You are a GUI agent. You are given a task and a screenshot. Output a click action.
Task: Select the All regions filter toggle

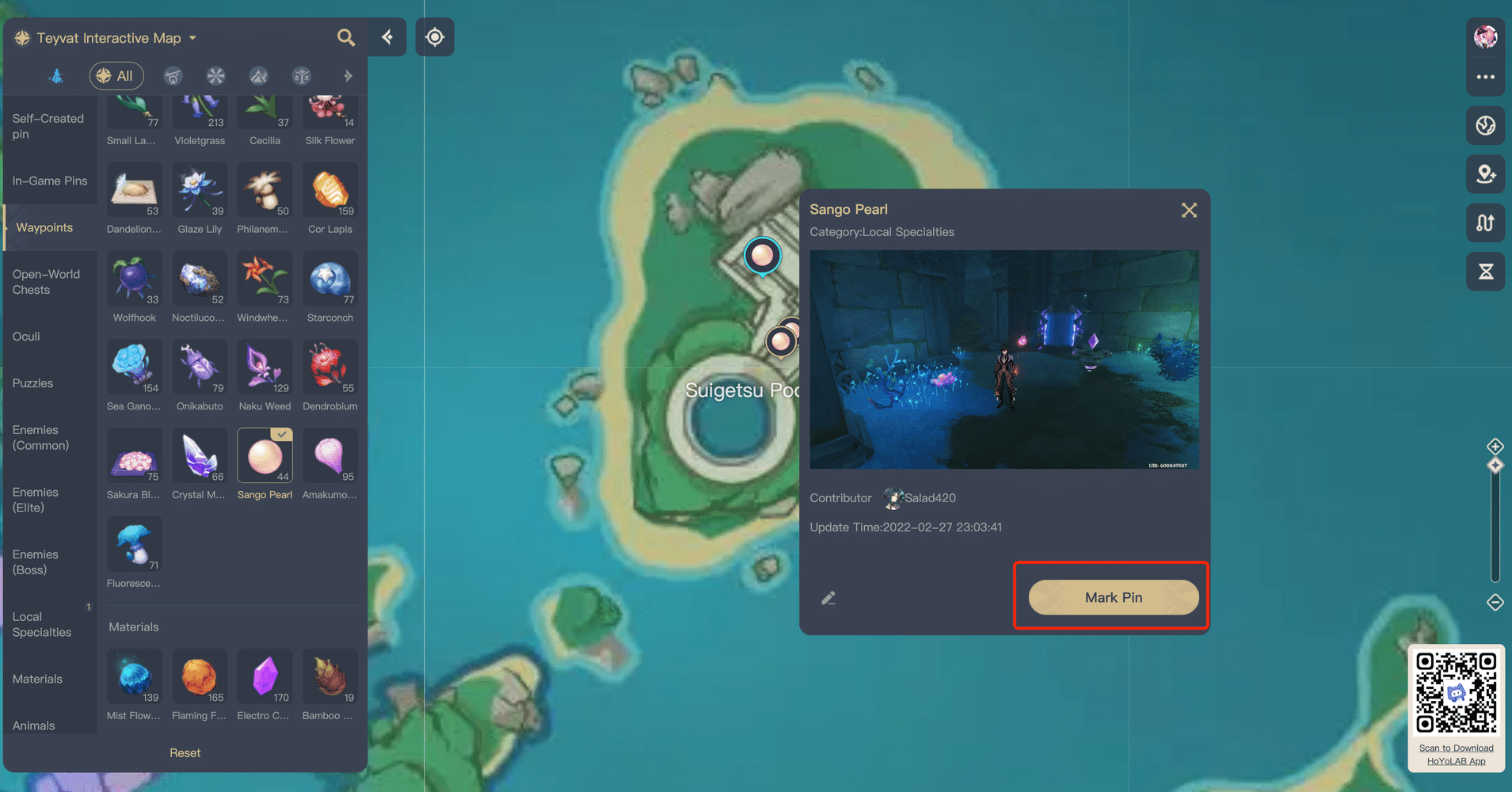click(x=116, y=76)
